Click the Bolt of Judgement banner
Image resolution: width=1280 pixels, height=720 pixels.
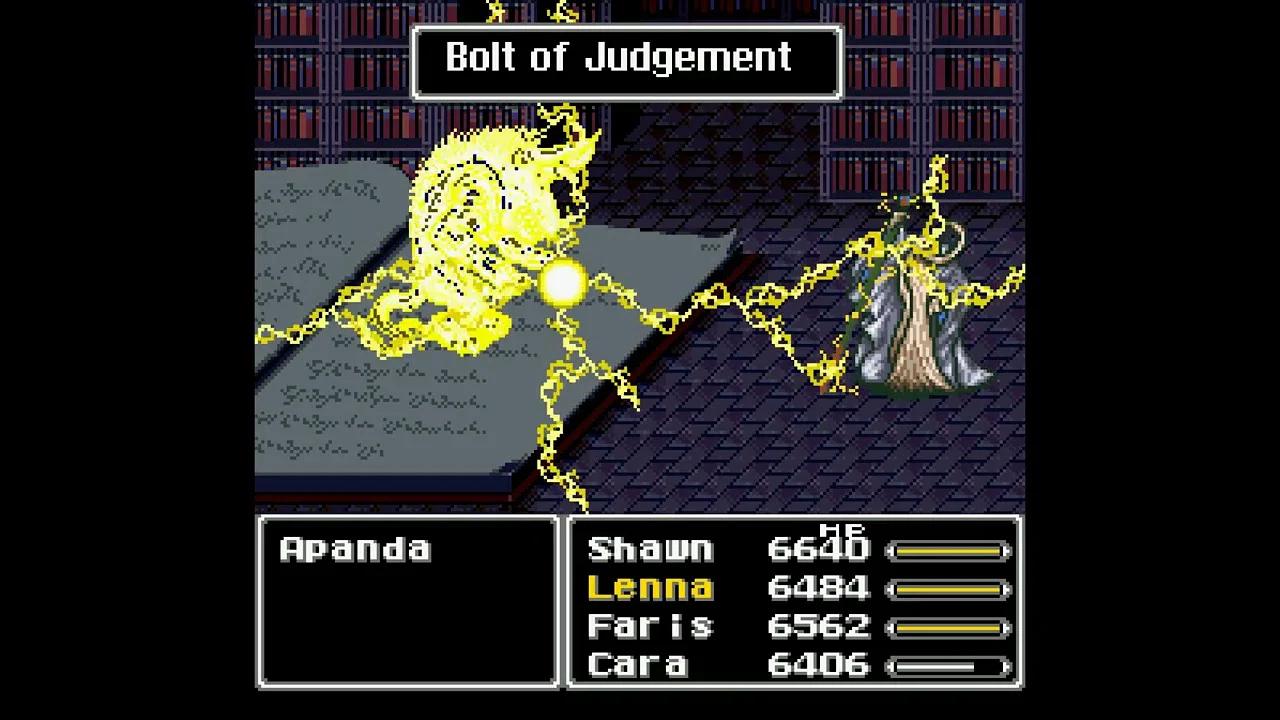[626, 60]
